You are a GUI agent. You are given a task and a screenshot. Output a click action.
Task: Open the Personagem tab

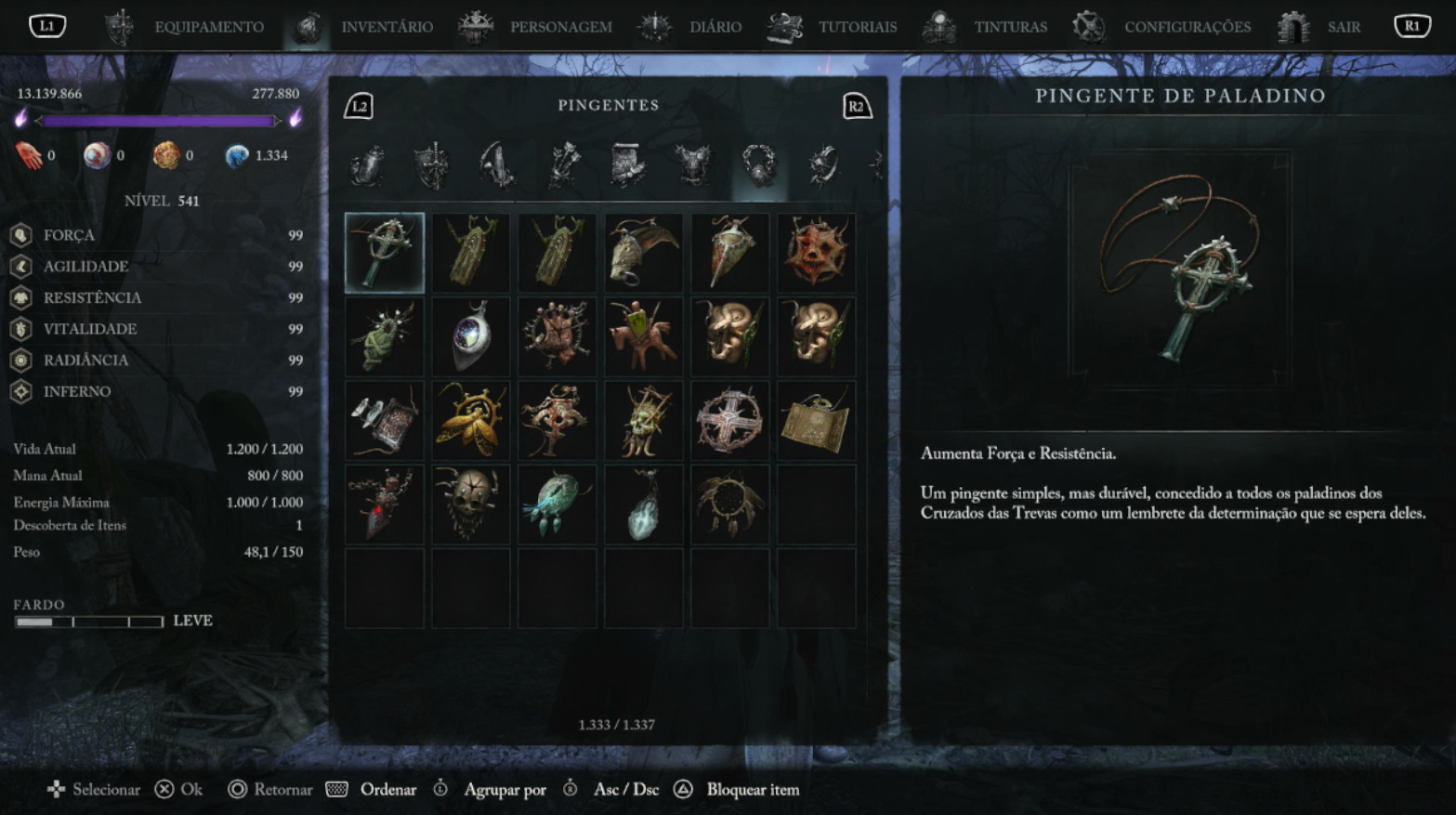pos(559,27)
